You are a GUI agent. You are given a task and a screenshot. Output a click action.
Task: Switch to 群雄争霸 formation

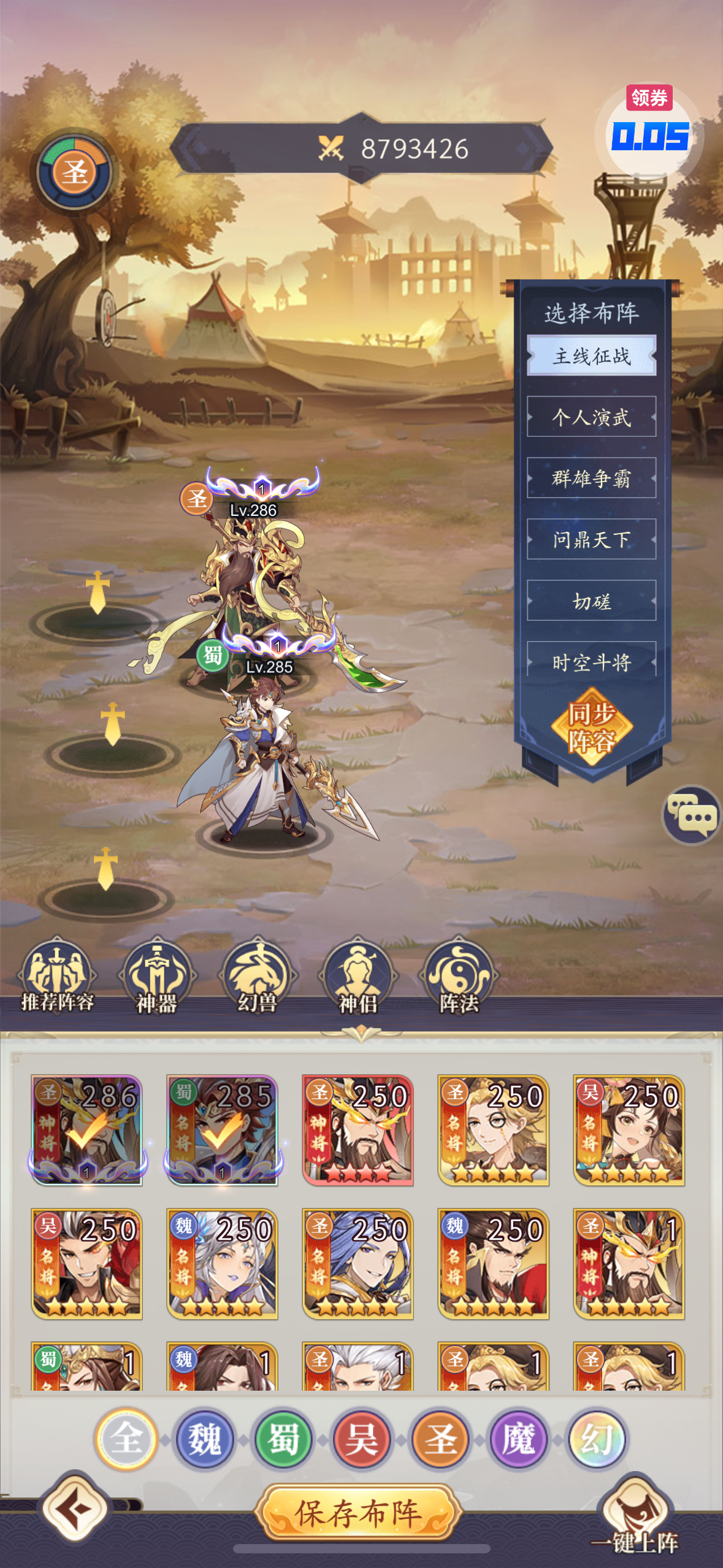591,478
